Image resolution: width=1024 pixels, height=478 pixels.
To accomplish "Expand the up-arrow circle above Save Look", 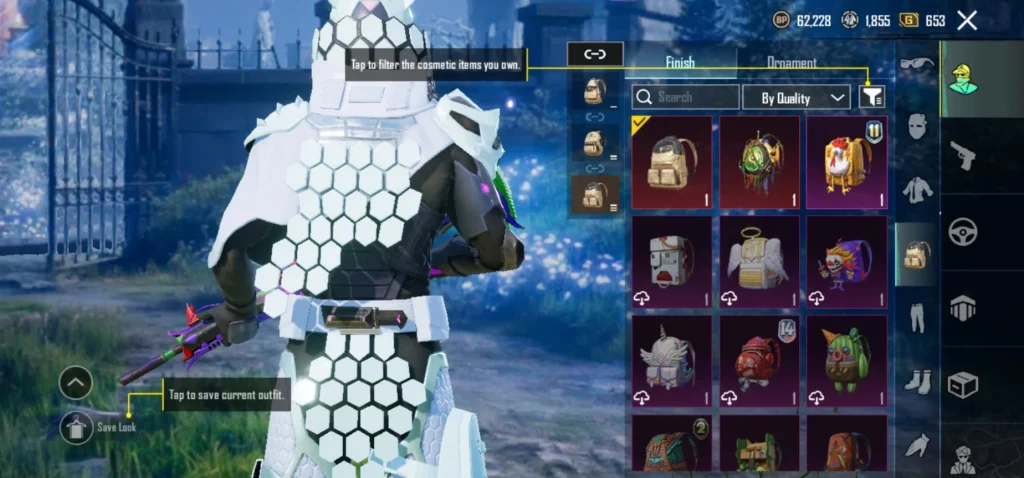I will coord(76,382).
